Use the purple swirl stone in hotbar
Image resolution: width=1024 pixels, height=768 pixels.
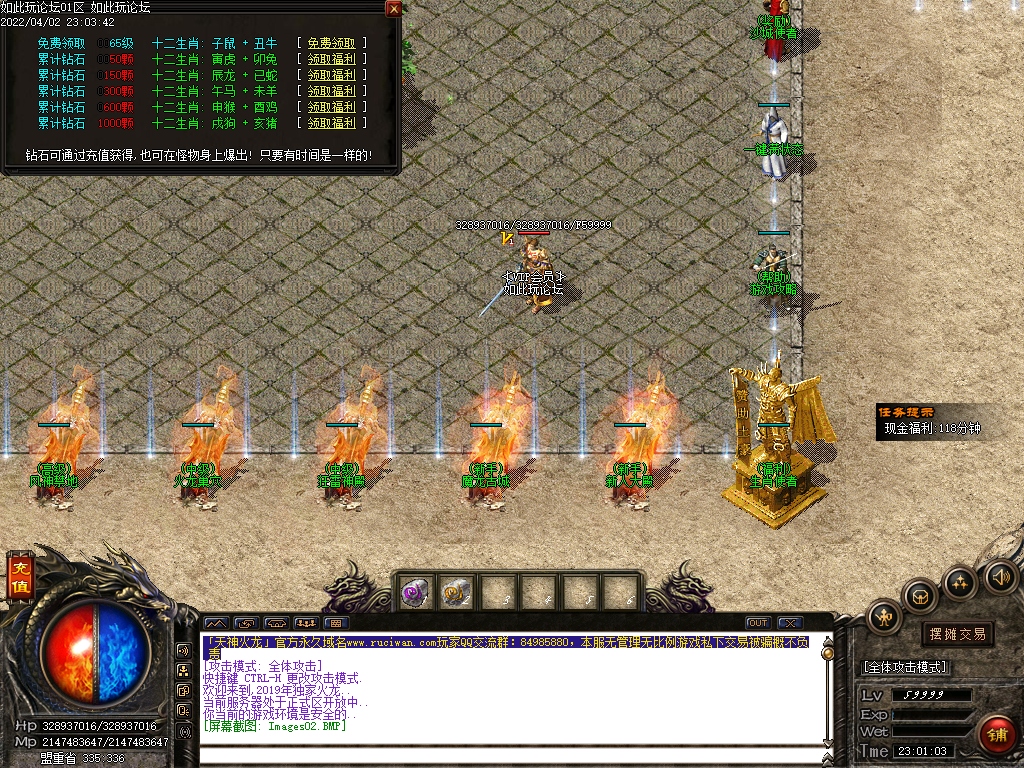tap(415, 592)
